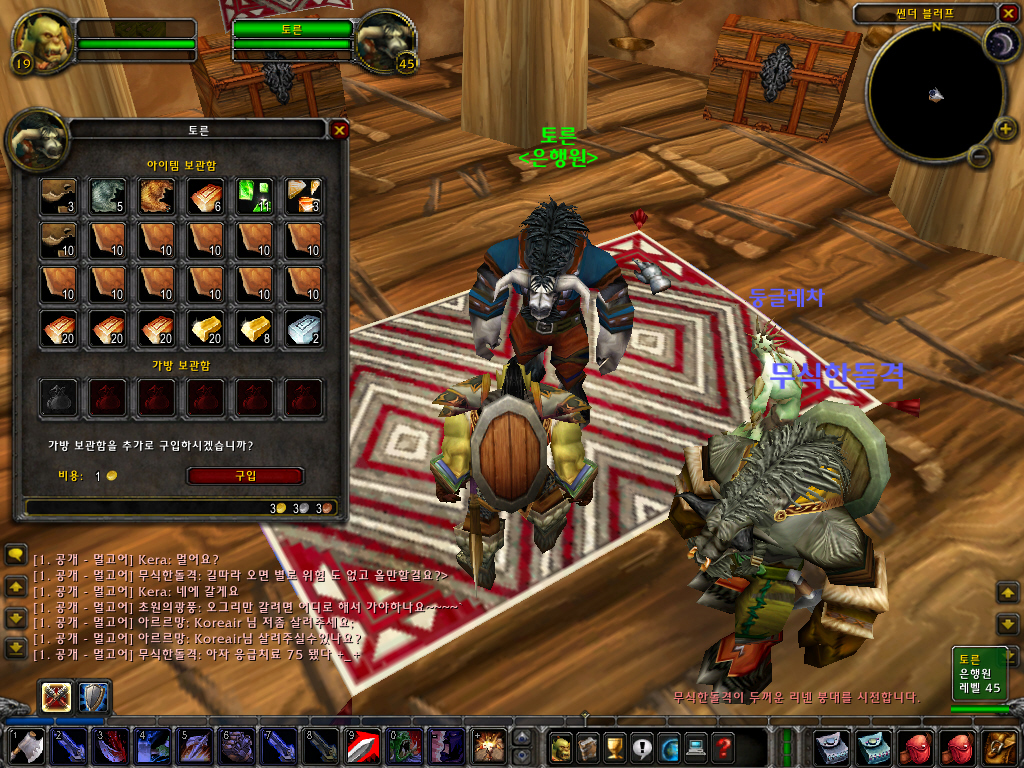Zoom out on the minimap

[x=980, y=156]
